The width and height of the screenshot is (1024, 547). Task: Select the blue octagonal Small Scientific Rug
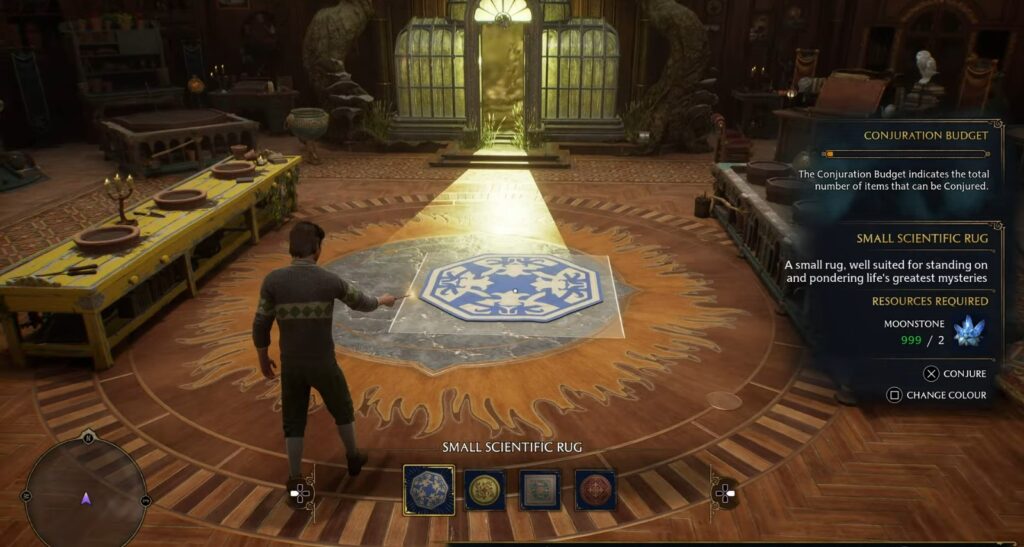pos(428,490)
